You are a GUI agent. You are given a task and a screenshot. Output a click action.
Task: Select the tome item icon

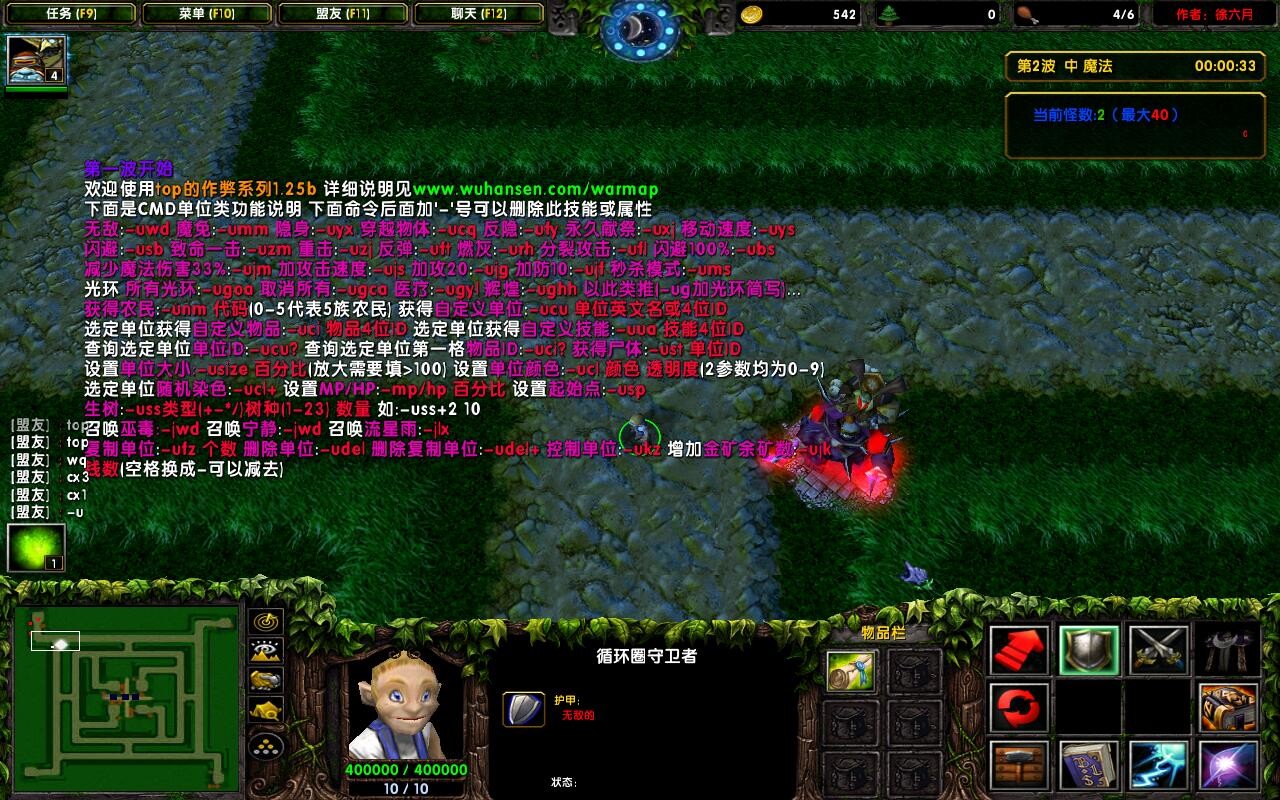coord(1229,709)
